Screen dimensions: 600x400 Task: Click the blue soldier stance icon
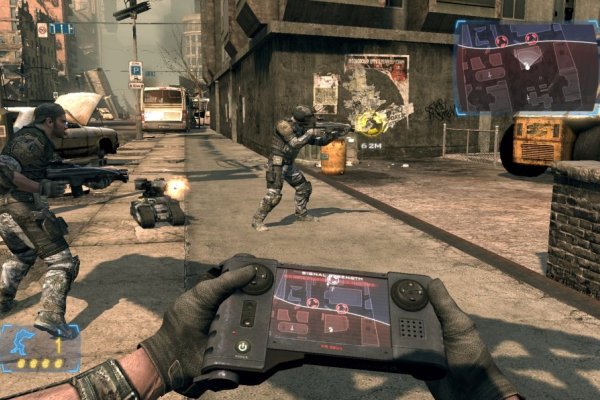click(x=18, y=345)
